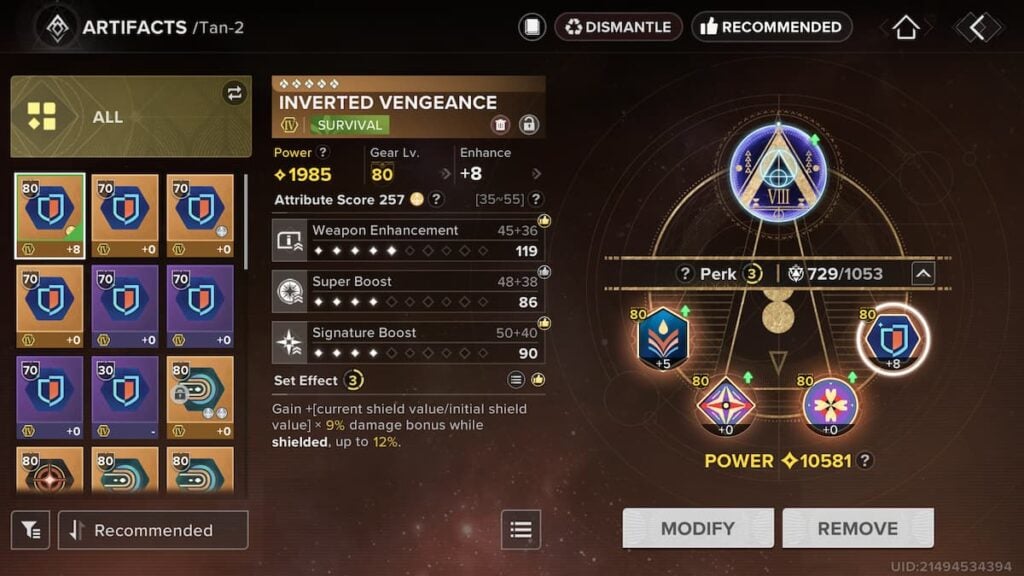Image resolution: width=1024 pixels, height=576 pixels.
Task: Toggle the swap arrows on the ALL filter
Action: [234, 93]
